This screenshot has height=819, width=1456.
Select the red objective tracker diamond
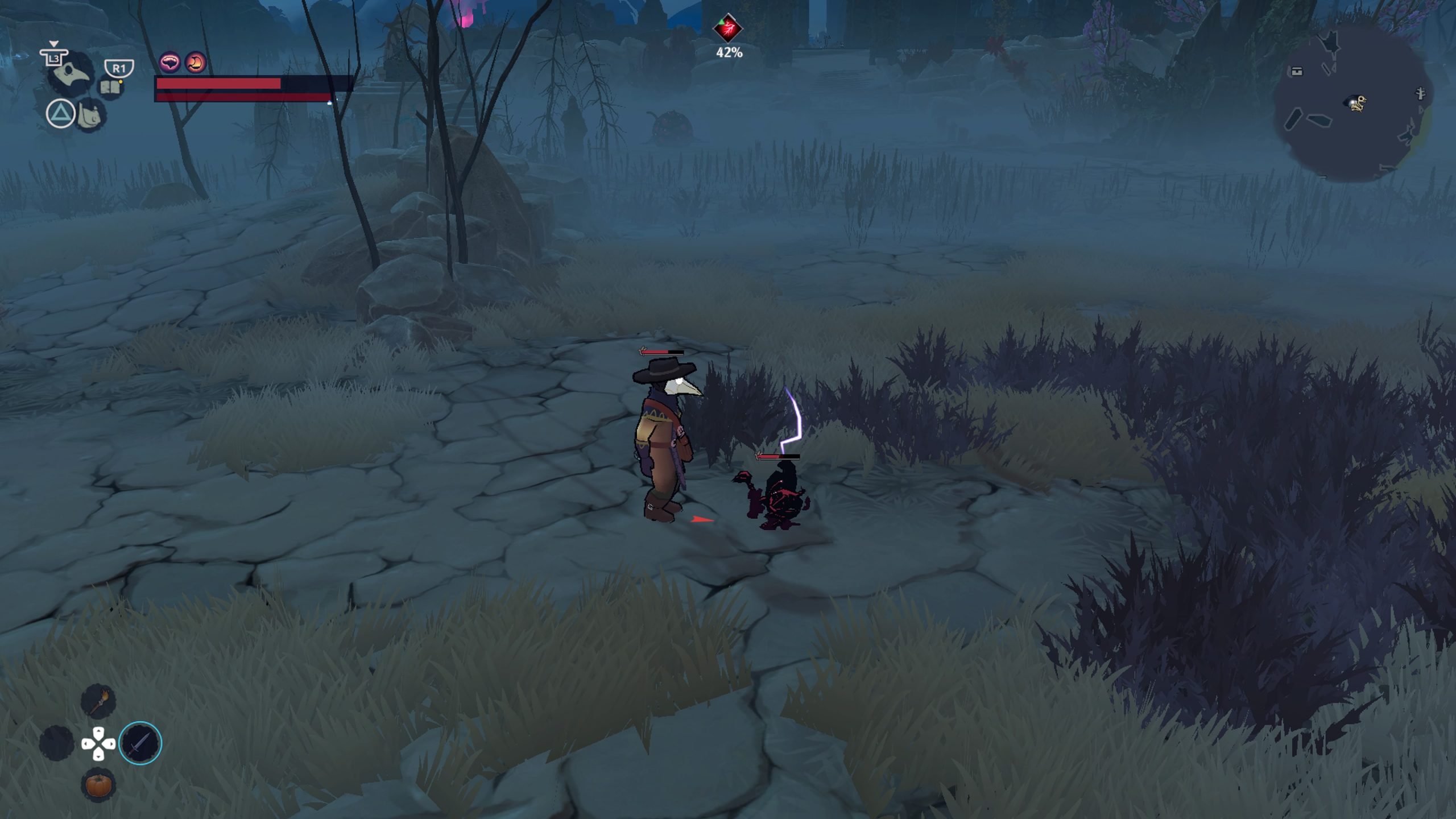coord(728,28)
